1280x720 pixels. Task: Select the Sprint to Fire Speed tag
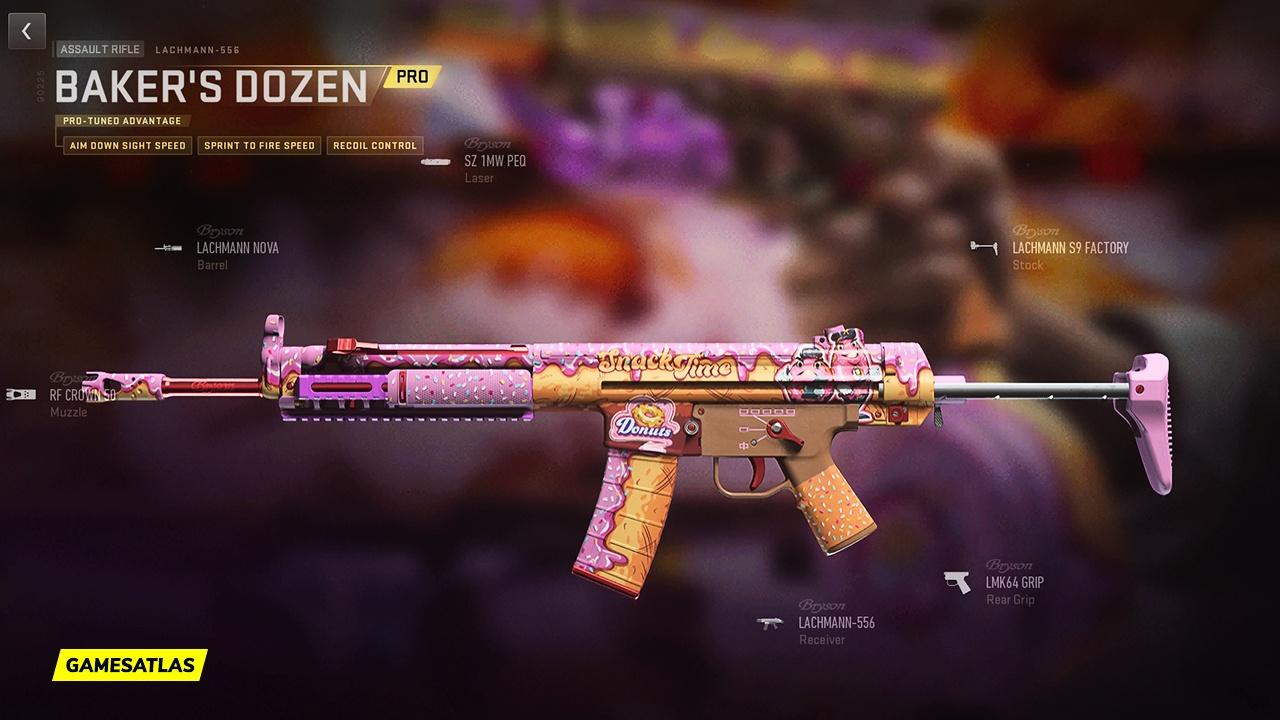260,146
